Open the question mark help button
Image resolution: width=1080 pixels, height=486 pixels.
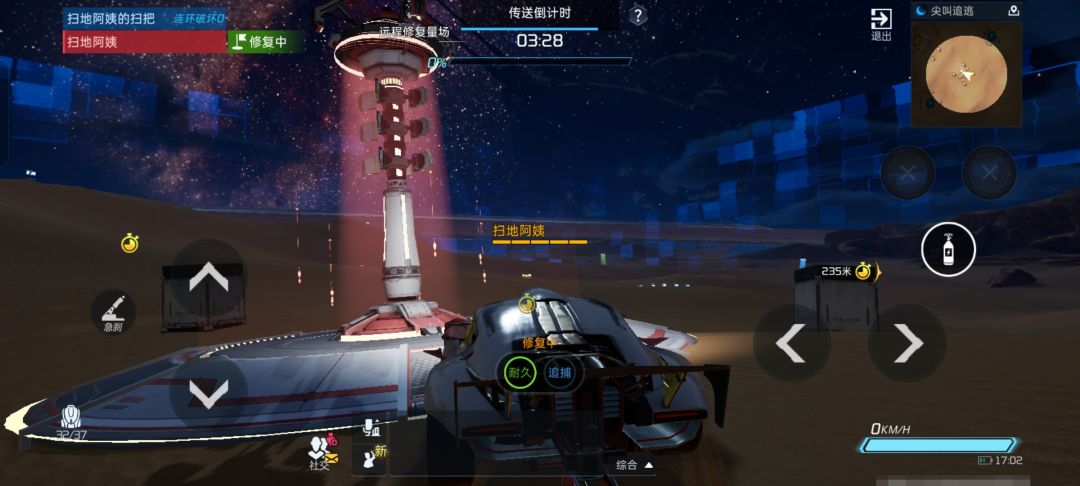tap(638, 16)
